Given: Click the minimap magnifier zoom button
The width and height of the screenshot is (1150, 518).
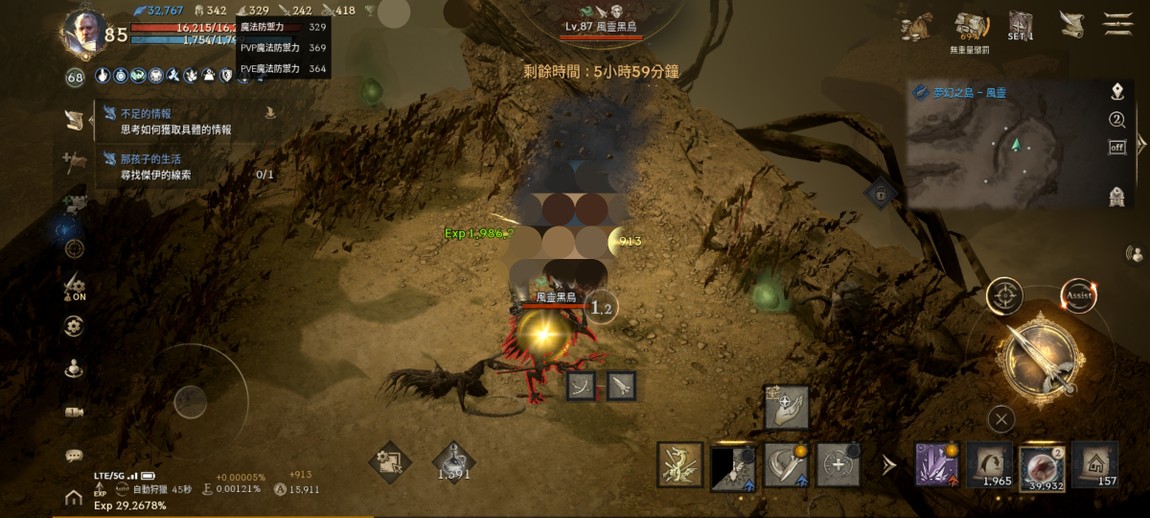Looking at the screenshot, I should 1117,120.
